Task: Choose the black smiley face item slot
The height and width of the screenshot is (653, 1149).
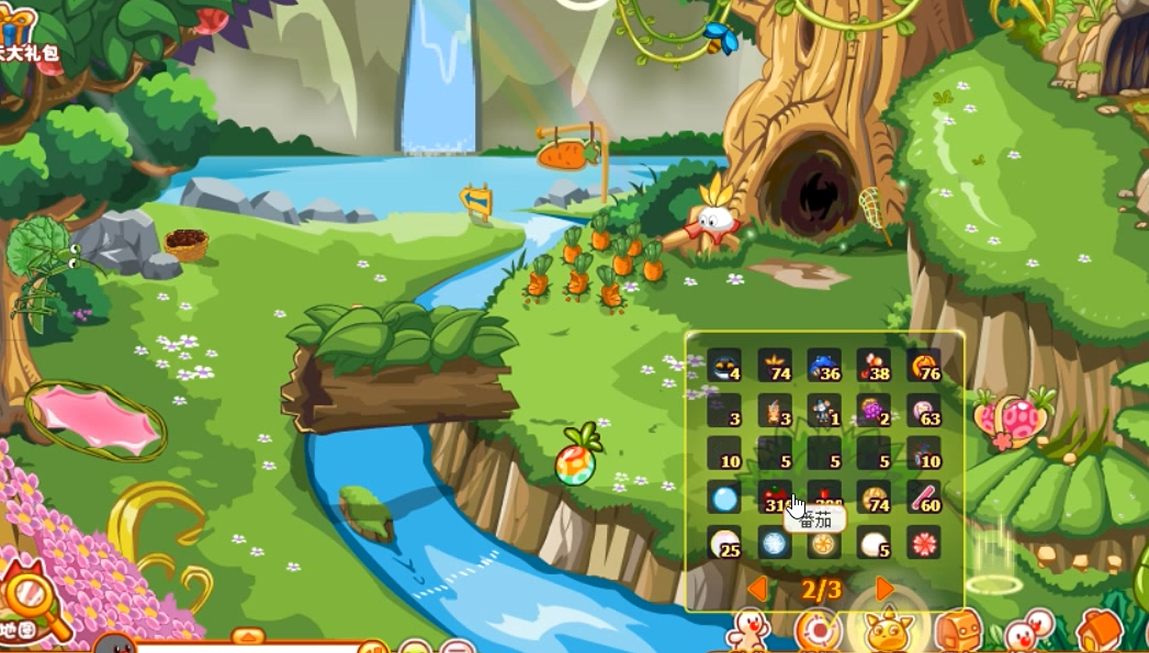Action: tap(724, 366)
